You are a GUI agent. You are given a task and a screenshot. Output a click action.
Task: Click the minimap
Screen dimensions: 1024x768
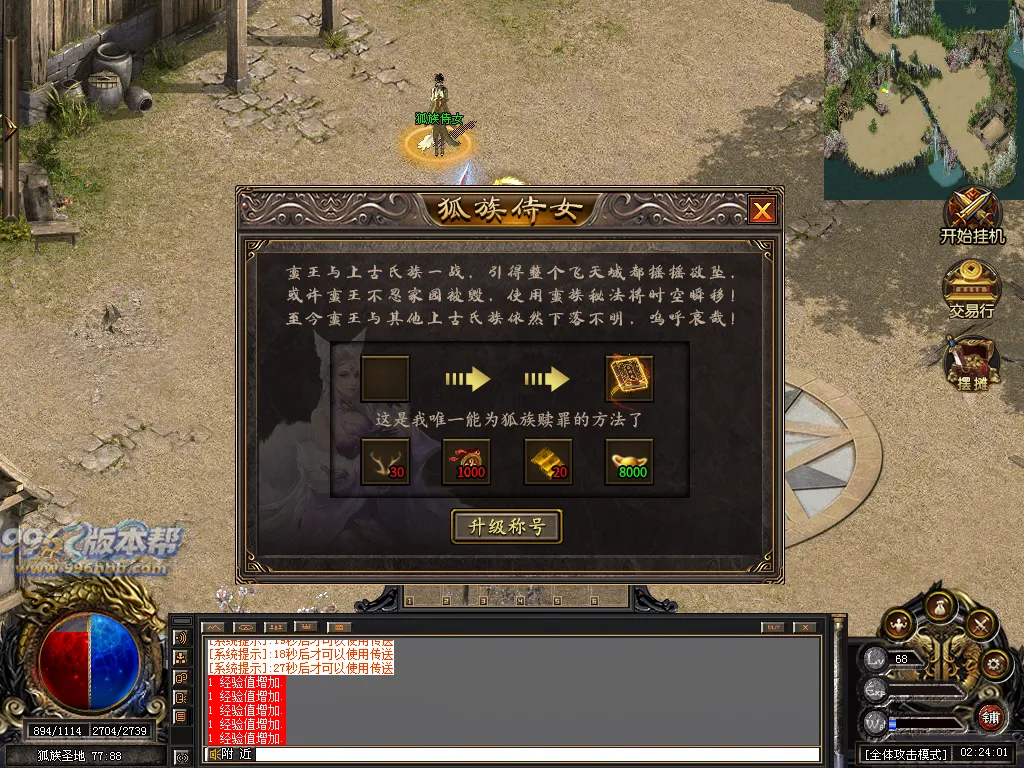[923, 98]
